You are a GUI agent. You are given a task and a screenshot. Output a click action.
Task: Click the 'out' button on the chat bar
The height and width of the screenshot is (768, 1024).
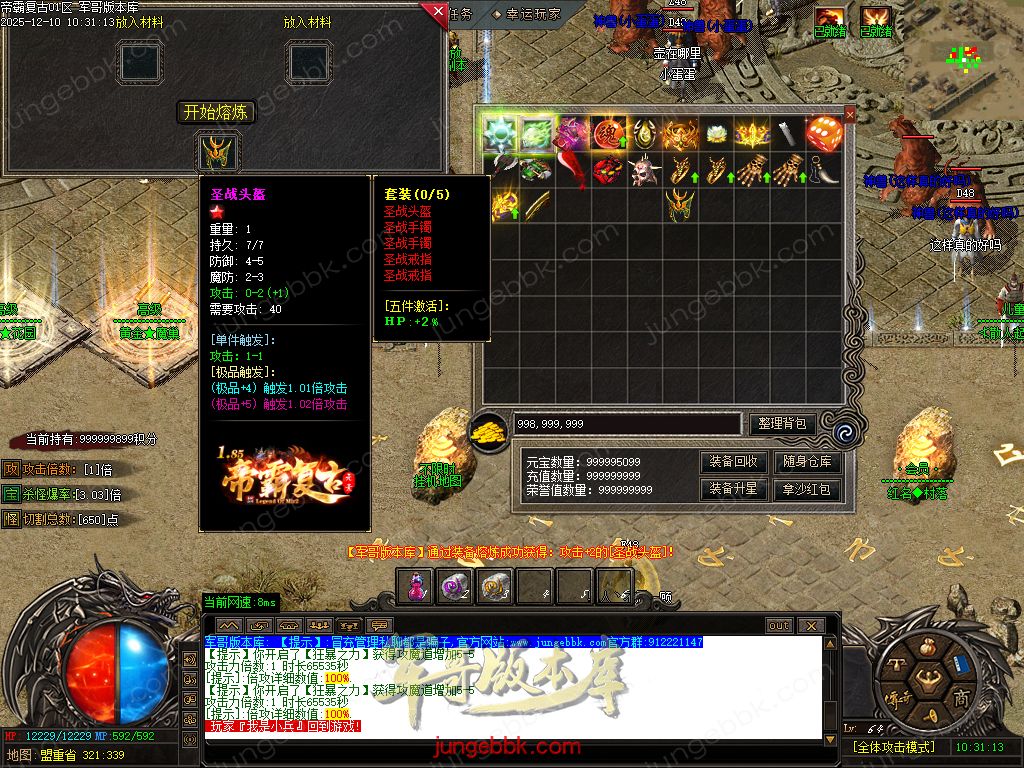coord(779,625)
